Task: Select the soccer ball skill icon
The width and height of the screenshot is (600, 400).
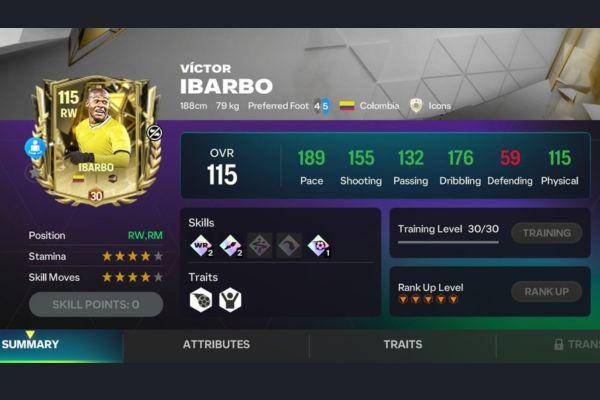Action: coord(318,245)
